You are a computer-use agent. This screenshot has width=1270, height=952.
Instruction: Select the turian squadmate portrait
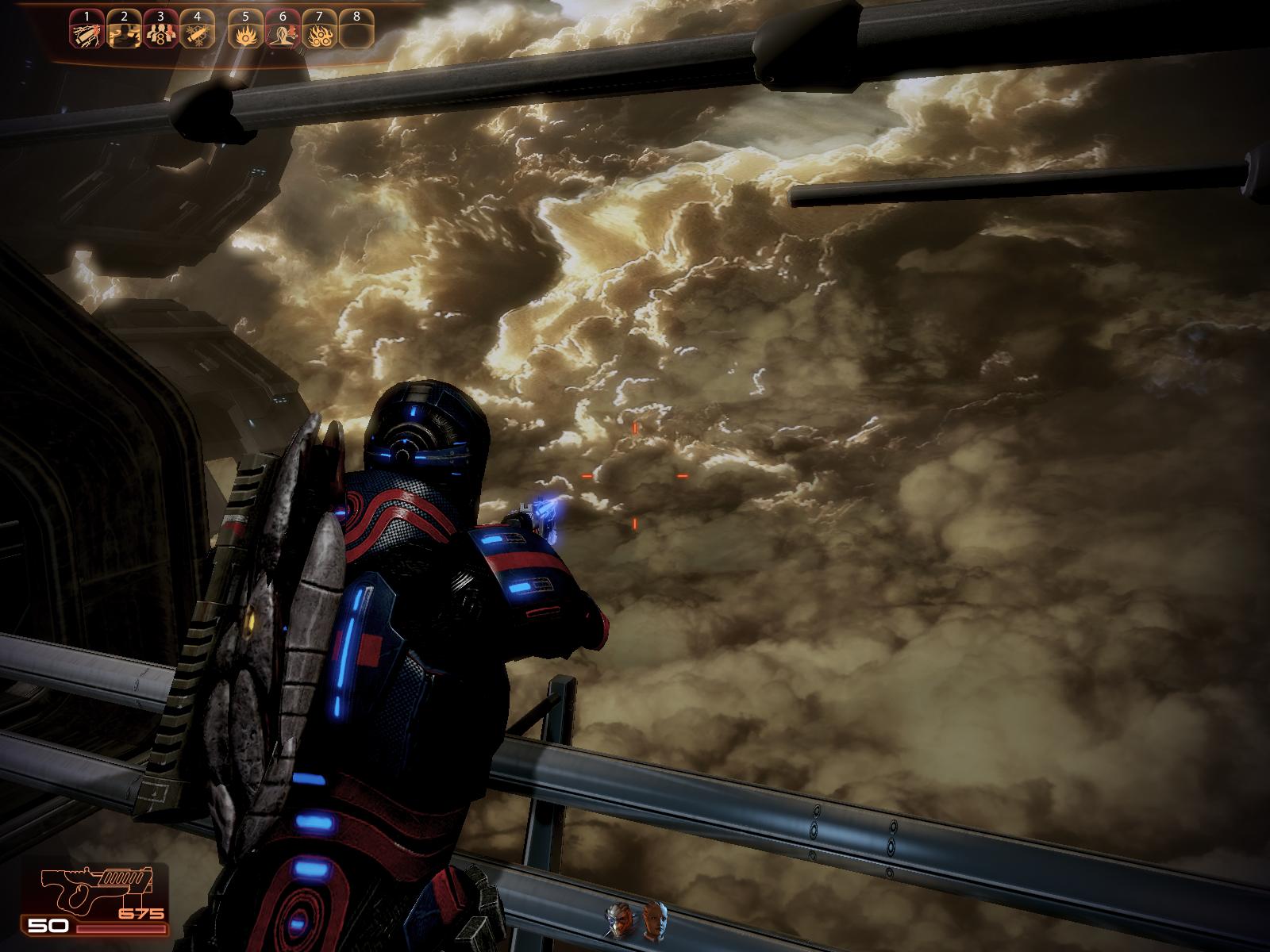coord(619,919)
